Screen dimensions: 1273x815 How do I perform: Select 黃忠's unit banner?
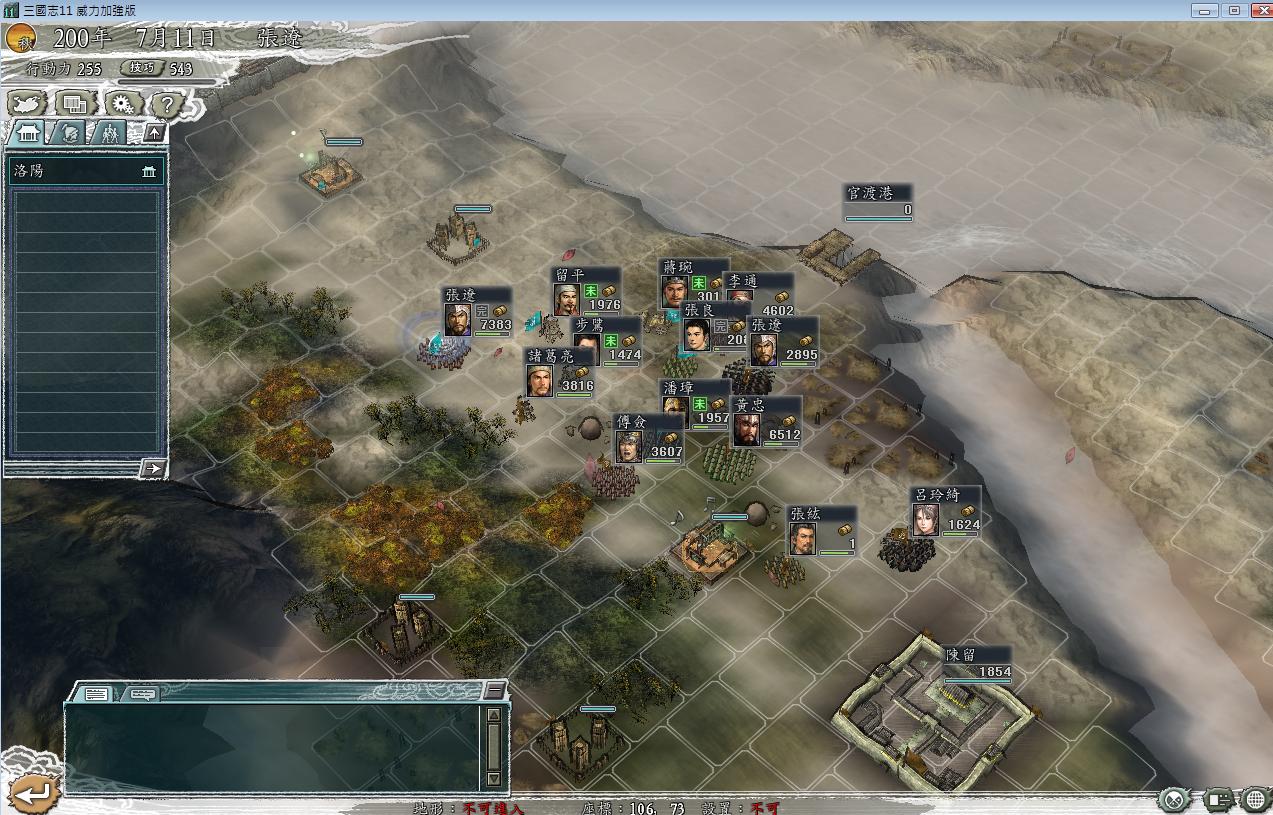(x=766, y=422)
